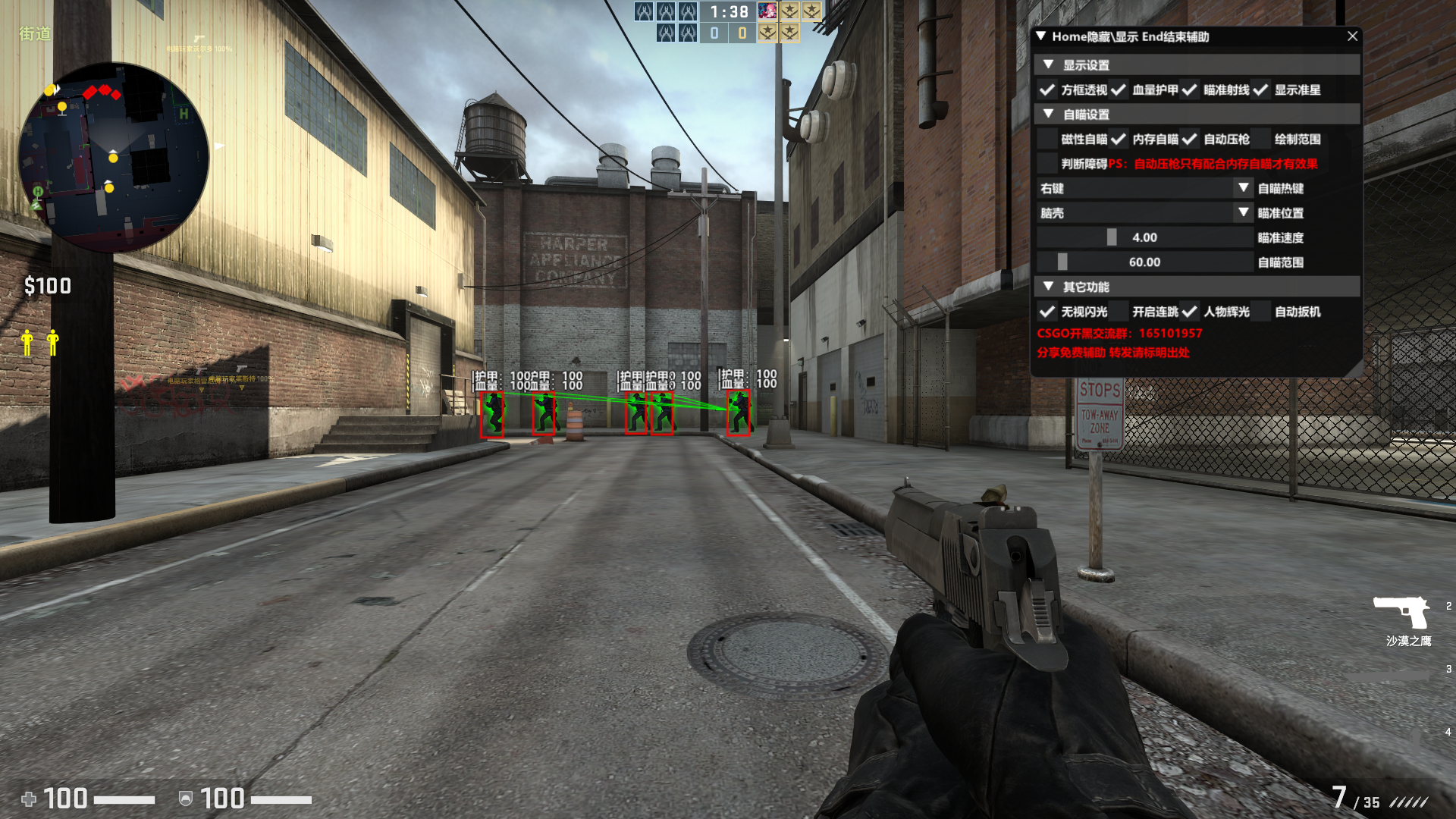Tick the 自动扳机 checkbox
This screenshot has width=1456, height=819.
click(1260, 312)
